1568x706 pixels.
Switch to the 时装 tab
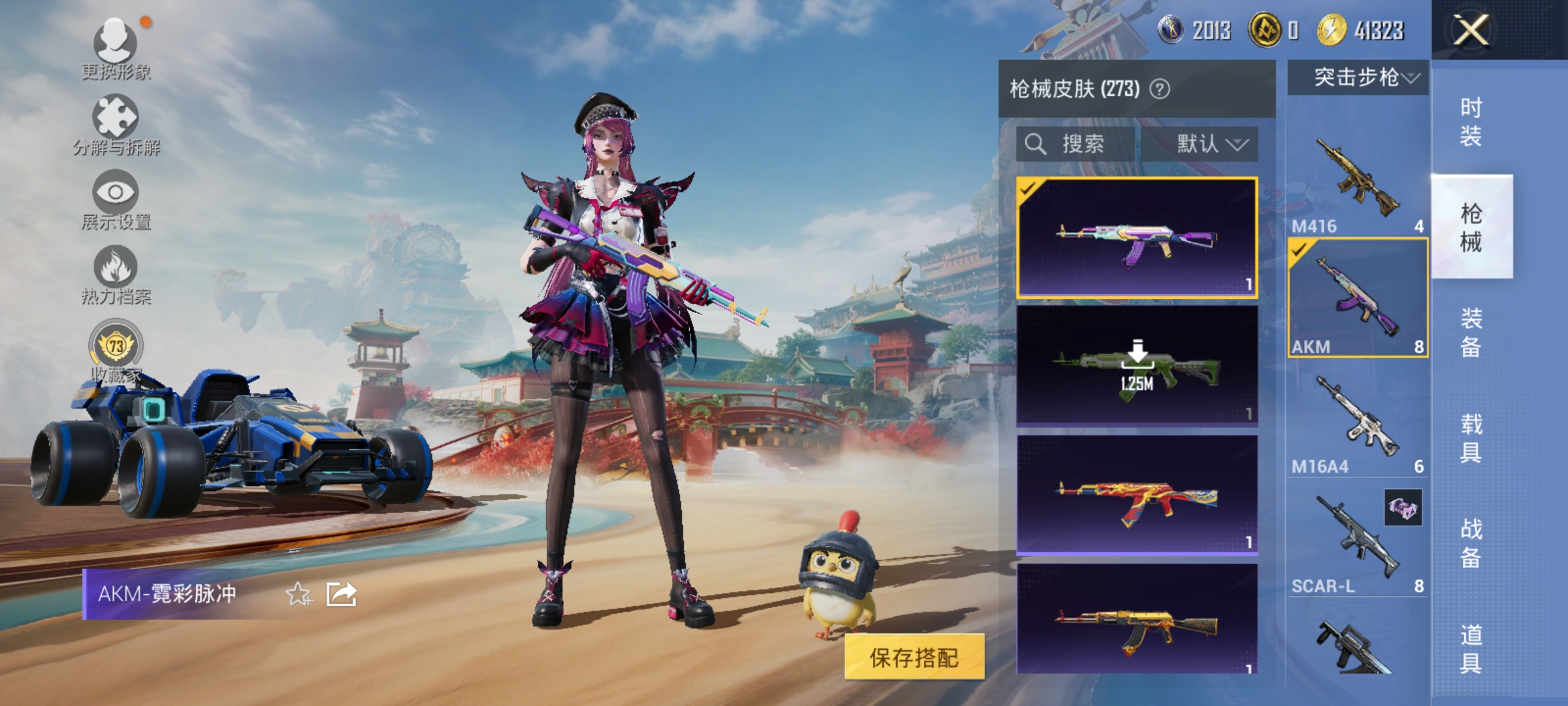[1473, 122]
